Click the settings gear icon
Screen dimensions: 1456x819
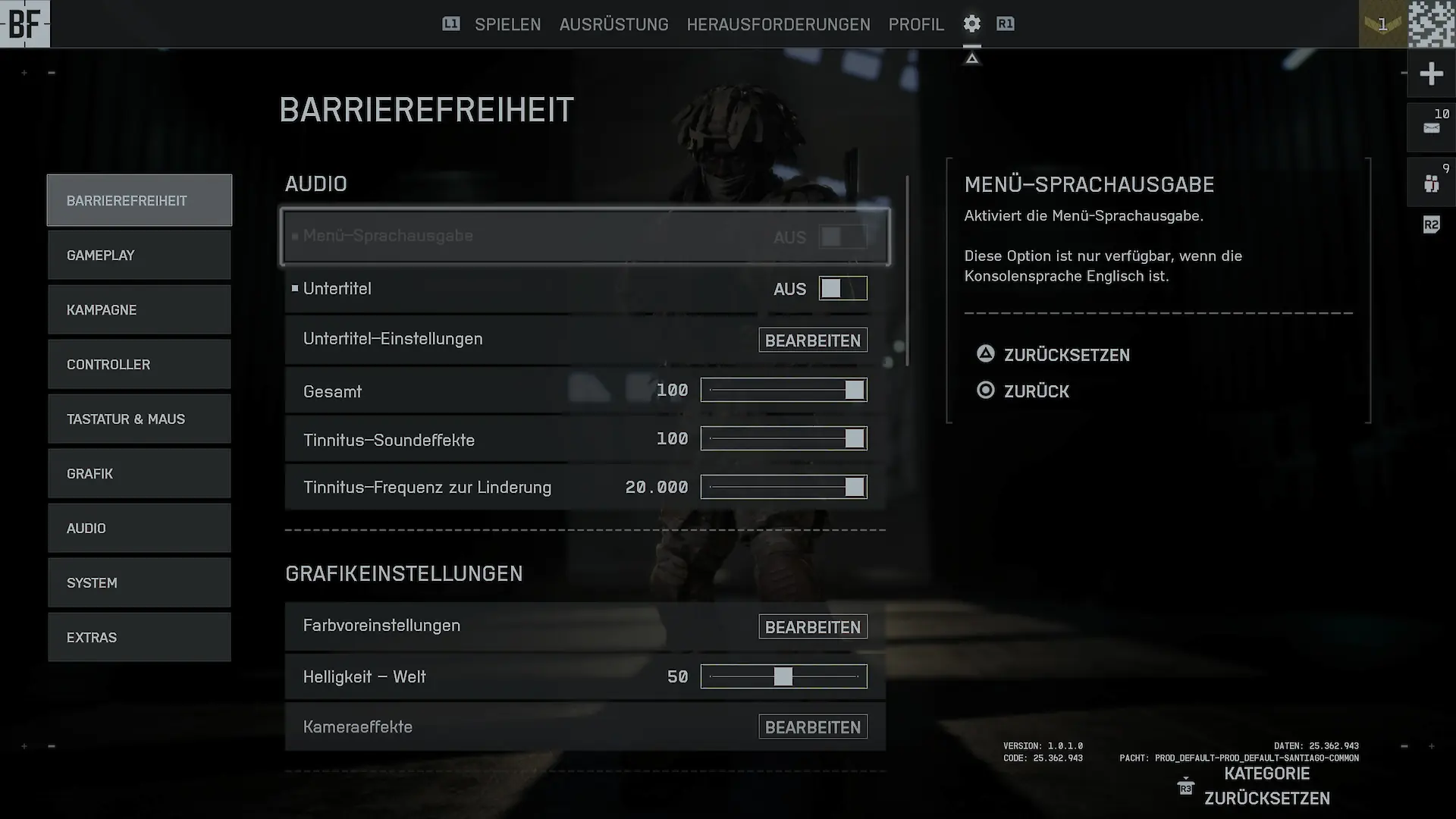pos(971,24)
